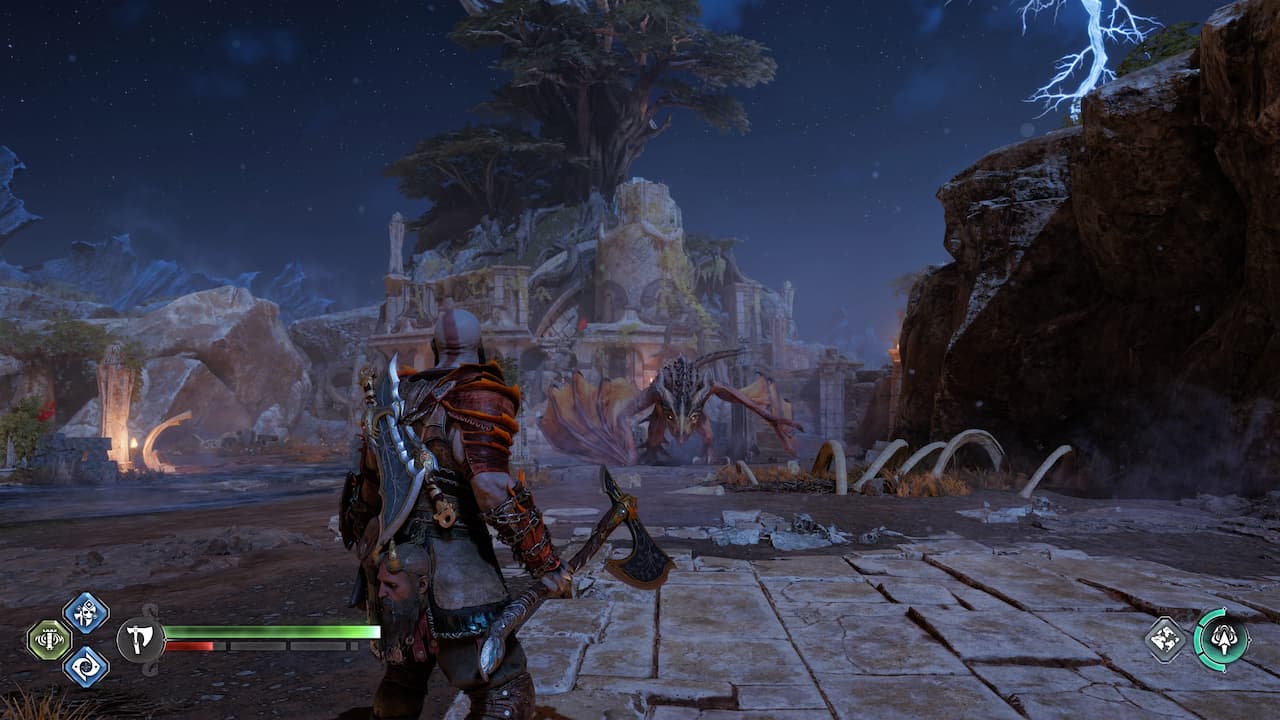Use the blue swirl runic attack
The image size is (1280, 720).
point(85,667)
